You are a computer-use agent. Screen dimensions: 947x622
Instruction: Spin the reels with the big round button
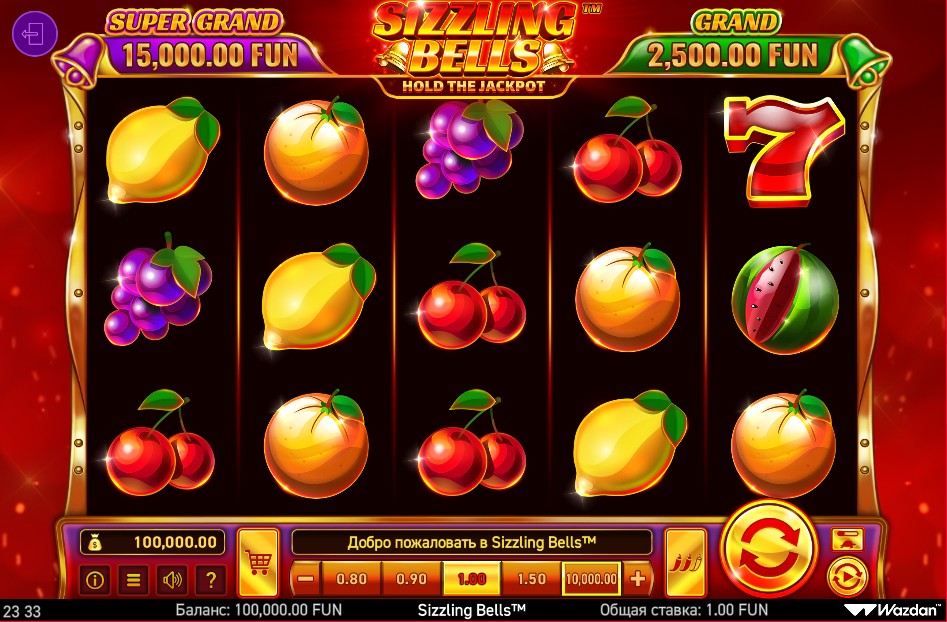(x=769, y=550)
